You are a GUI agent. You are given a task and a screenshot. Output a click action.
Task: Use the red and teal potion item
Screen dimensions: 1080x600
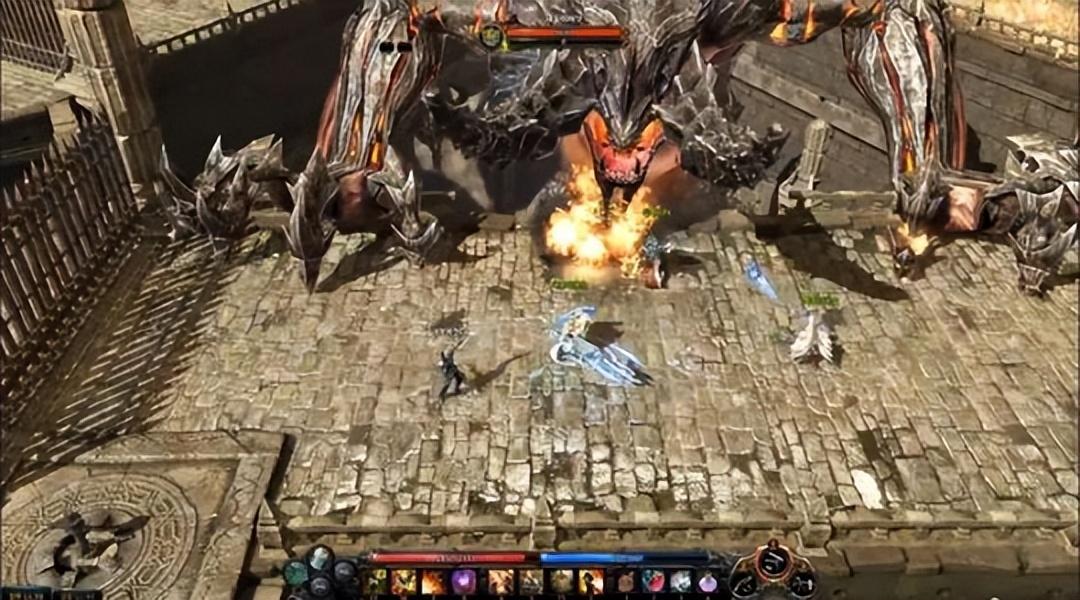coord(652,581)
